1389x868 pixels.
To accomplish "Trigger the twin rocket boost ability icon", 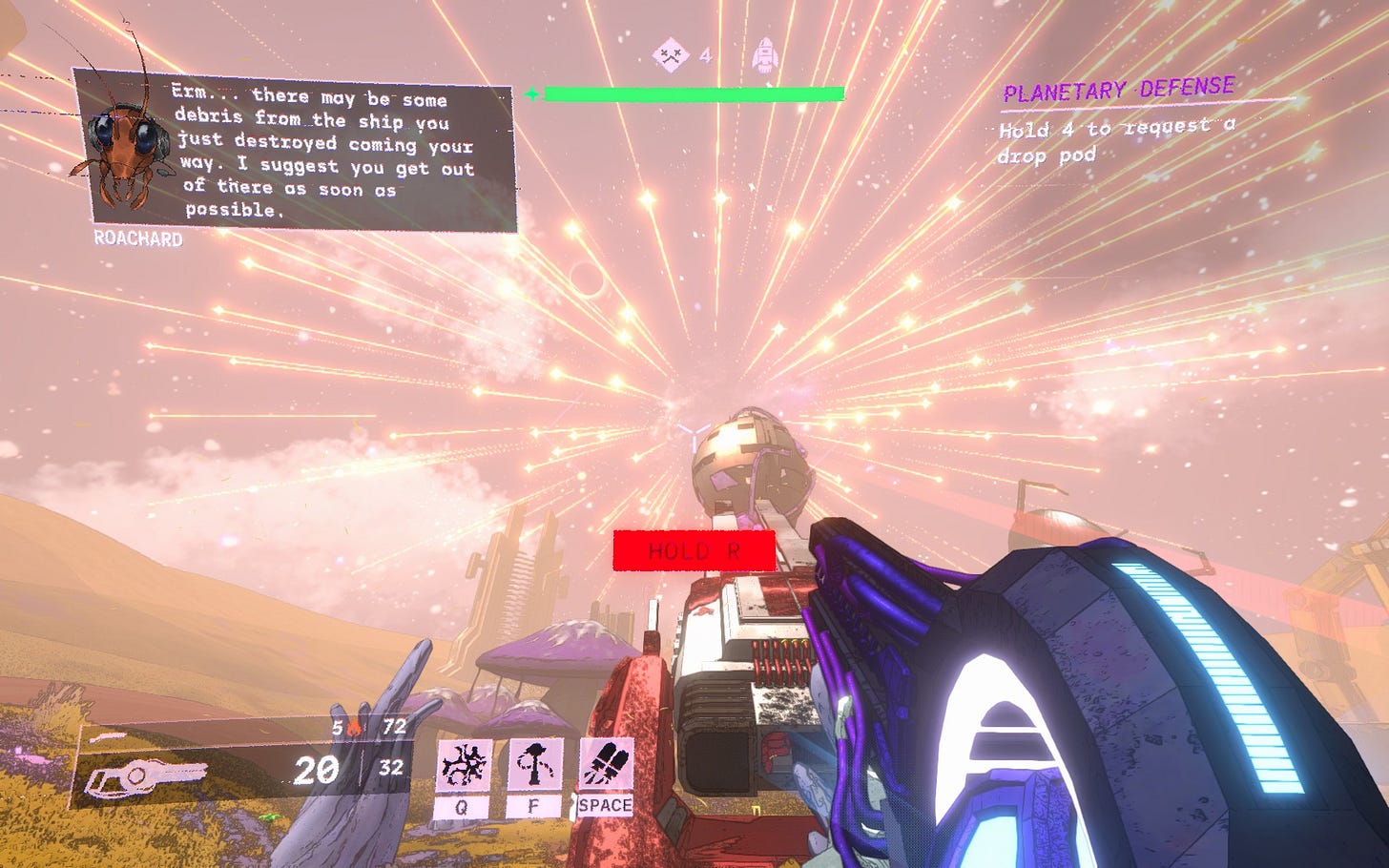I will click(605, 766).
